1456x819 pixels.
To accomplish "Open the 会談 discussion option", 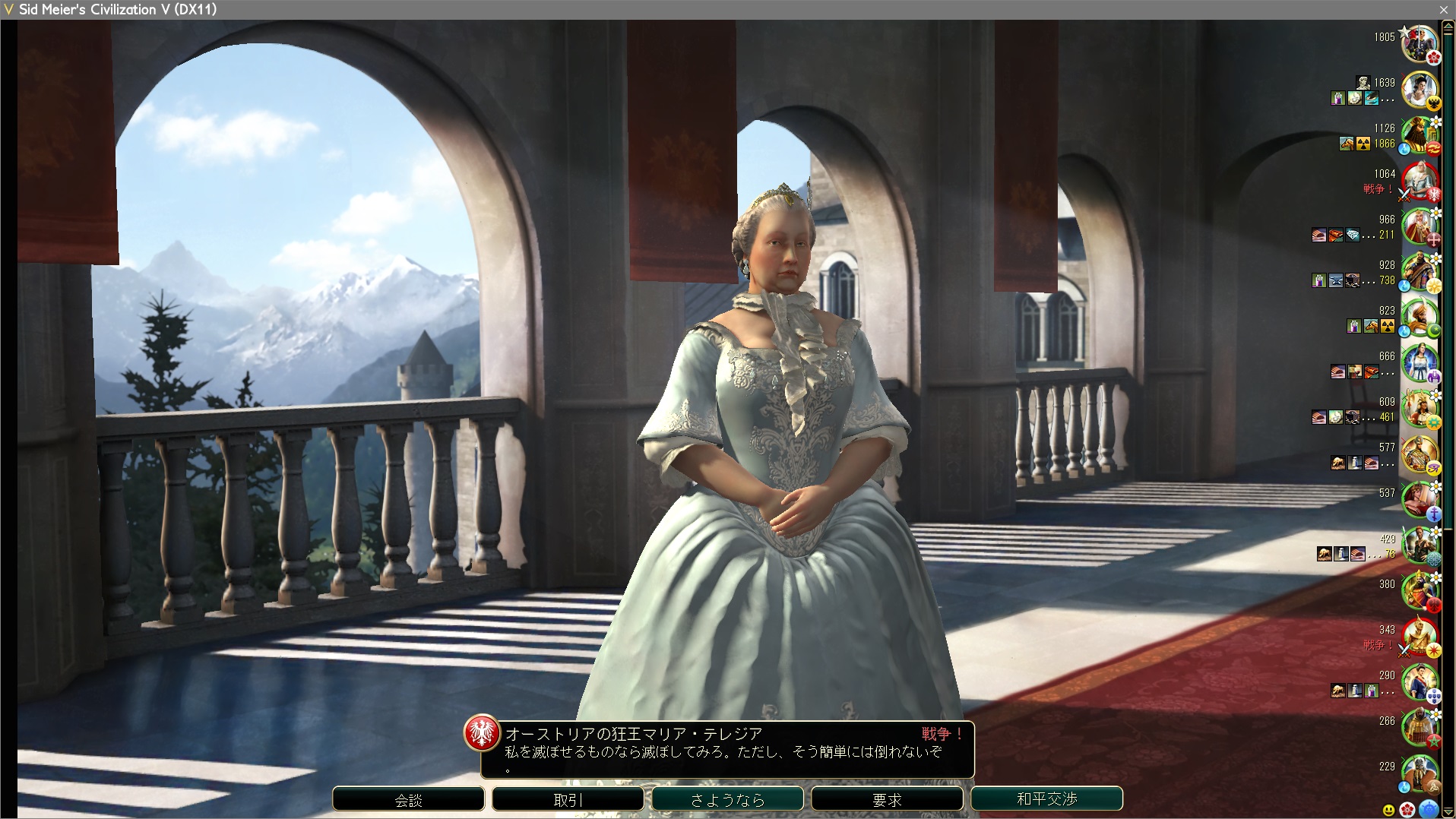I will tap(408, 799).
